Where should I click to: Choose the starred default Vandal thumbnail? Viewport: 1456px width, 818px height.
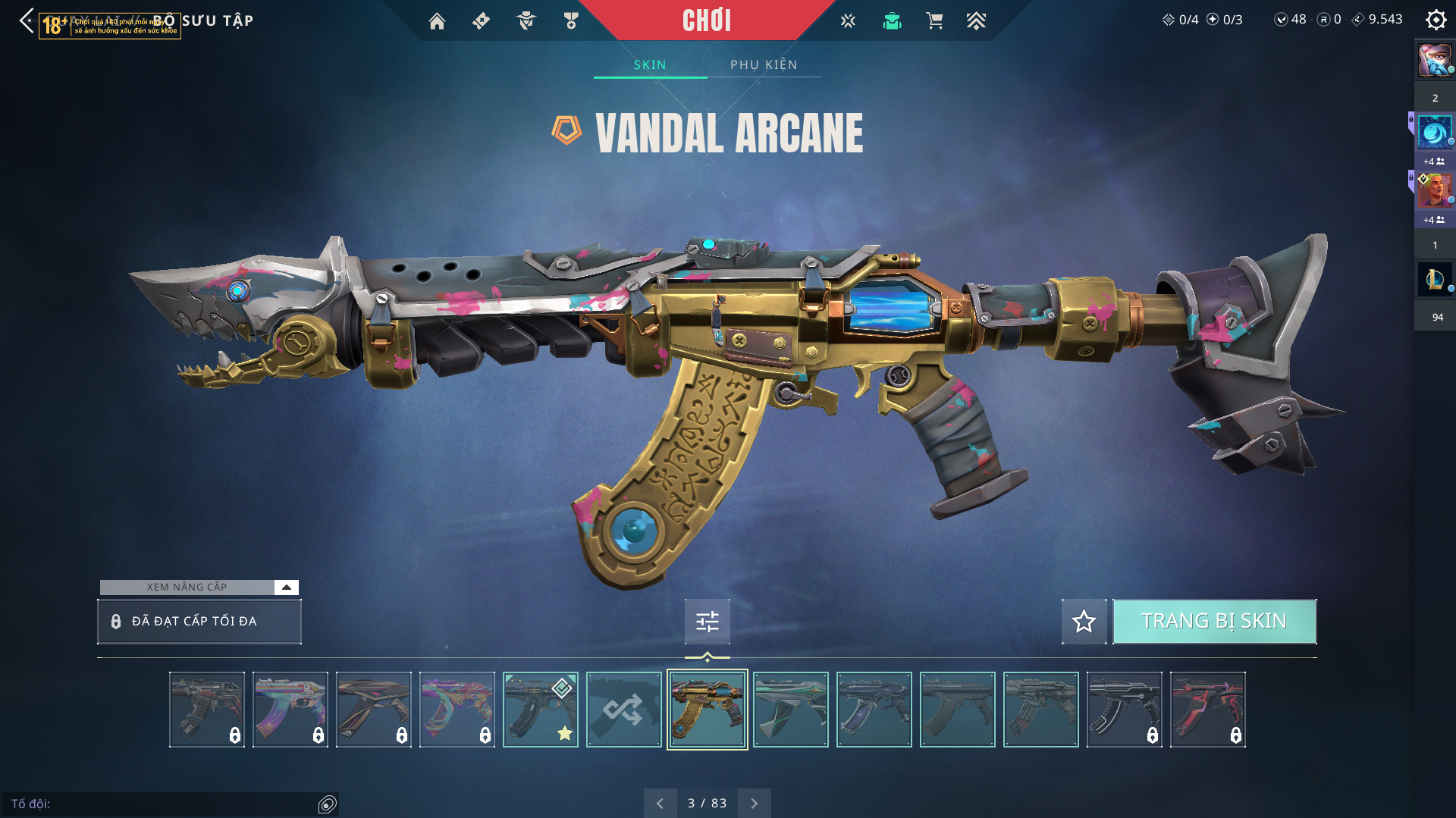pyautogui.click(x=540, y=710)
